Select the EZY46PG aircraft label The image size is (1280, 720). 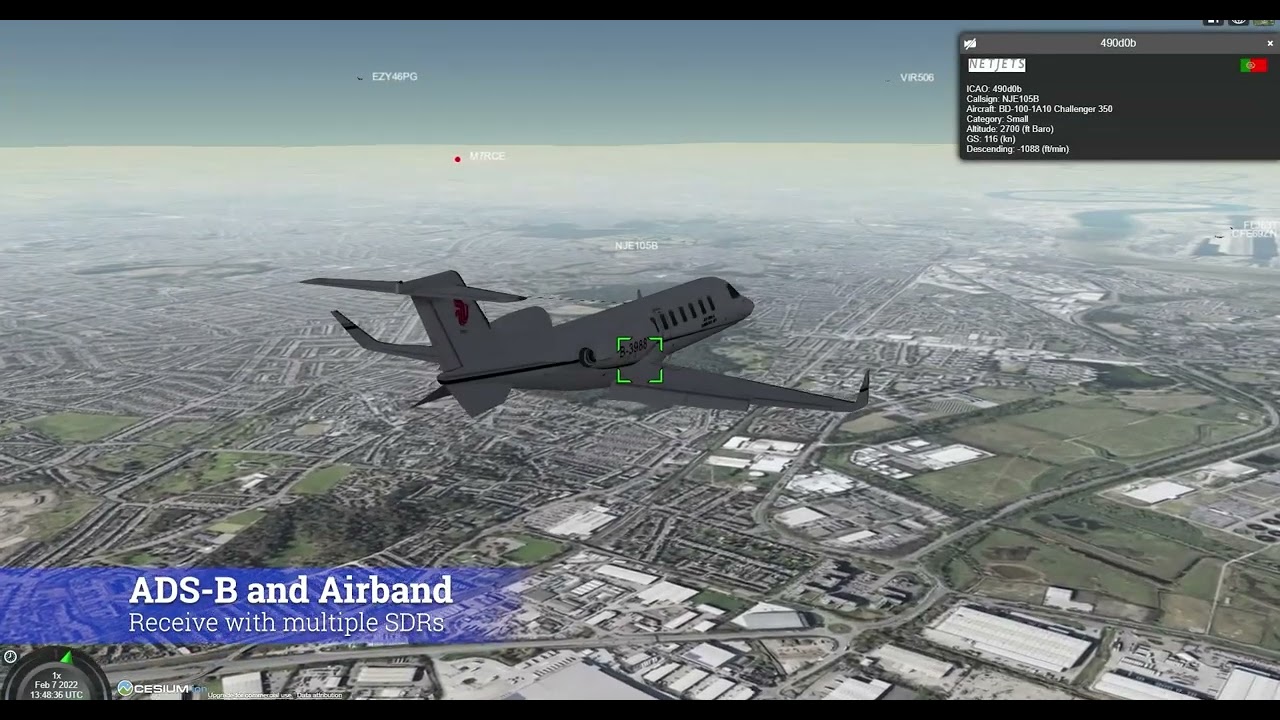[x=394, y=77]
